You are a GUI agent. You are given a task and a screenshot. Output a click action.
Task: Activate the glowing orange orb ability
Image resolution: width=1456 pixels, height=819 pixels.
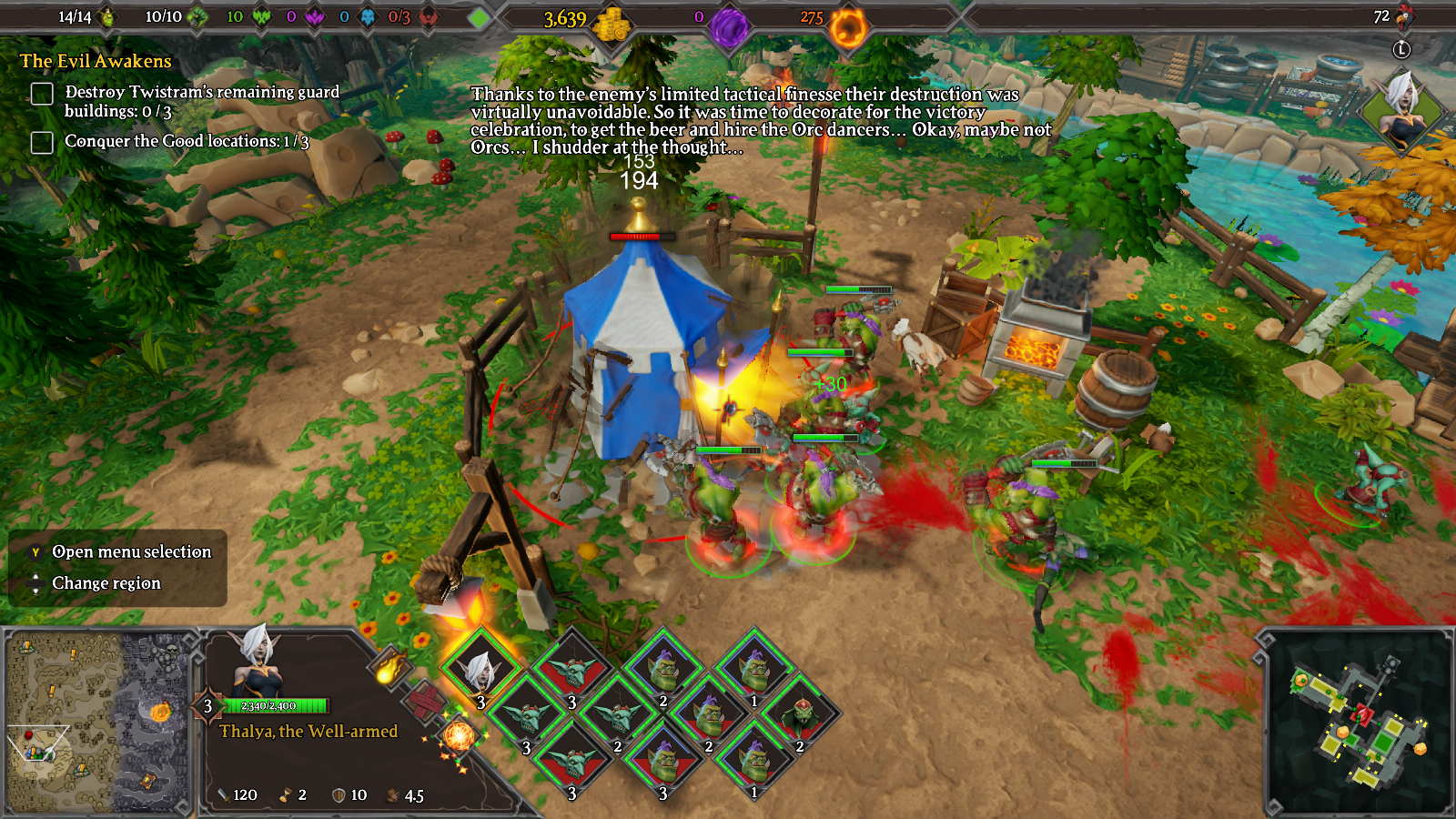click(459, 735)
